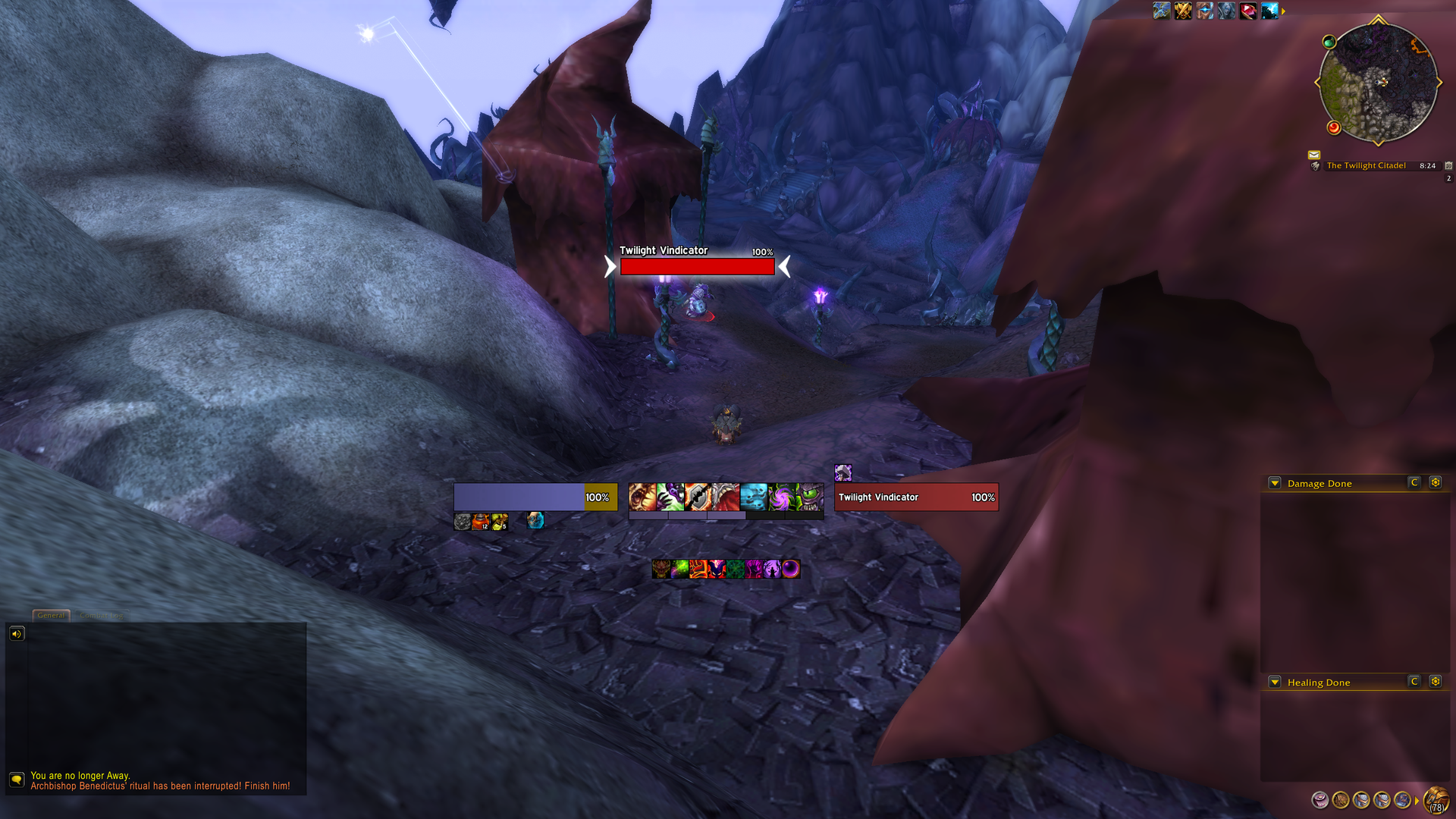Click the crossed swords buff icon

point(1183,11)
